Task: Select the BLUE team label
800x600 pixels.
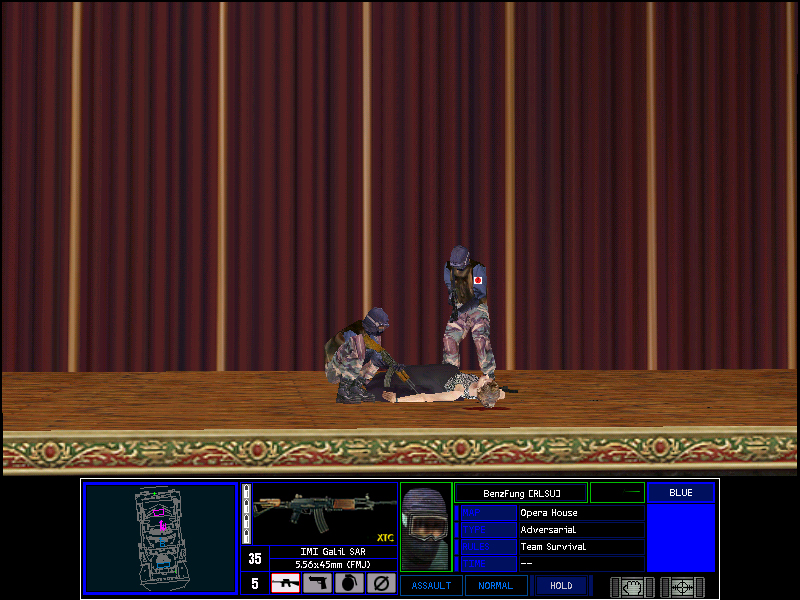Action: point(681,493)
